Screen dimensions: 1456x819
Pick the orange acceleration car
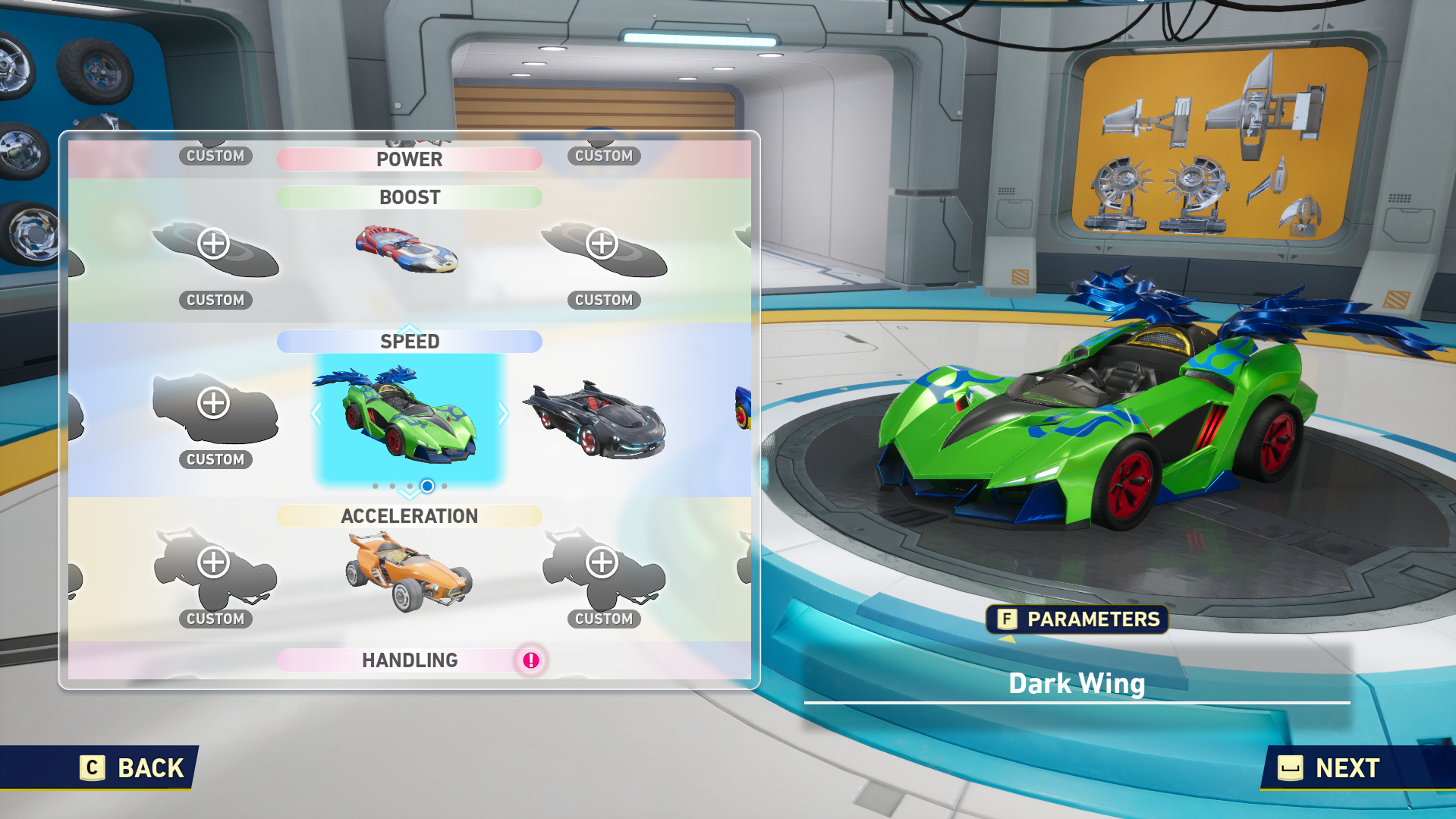[x=407, y=572]
